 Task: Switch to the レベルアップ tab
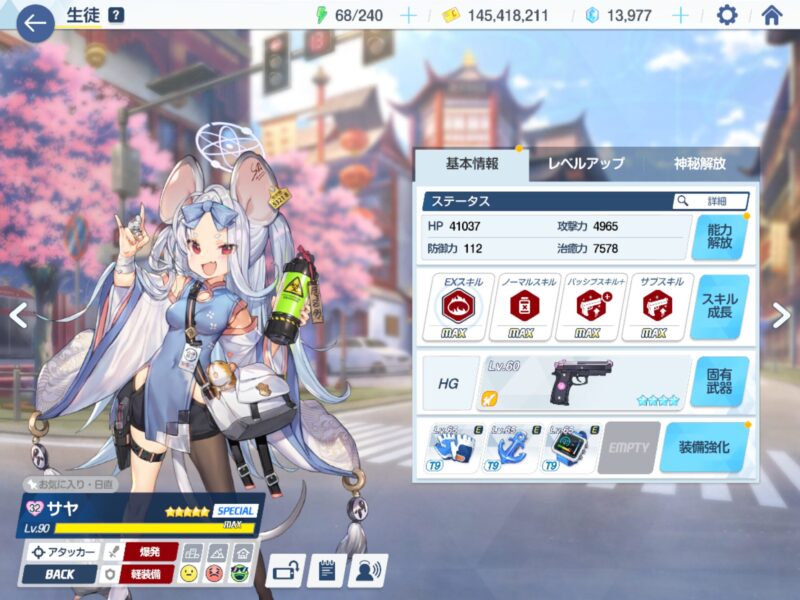click(x=586, y=163)
